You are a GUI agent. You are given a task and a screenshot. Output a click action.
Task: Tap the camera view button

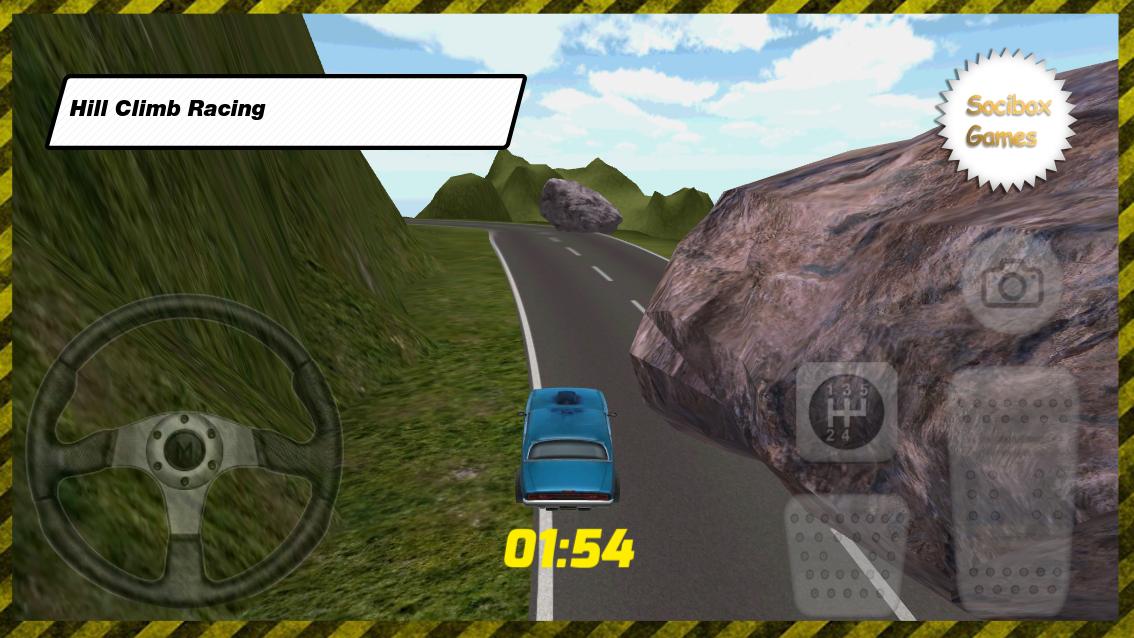1012,286
